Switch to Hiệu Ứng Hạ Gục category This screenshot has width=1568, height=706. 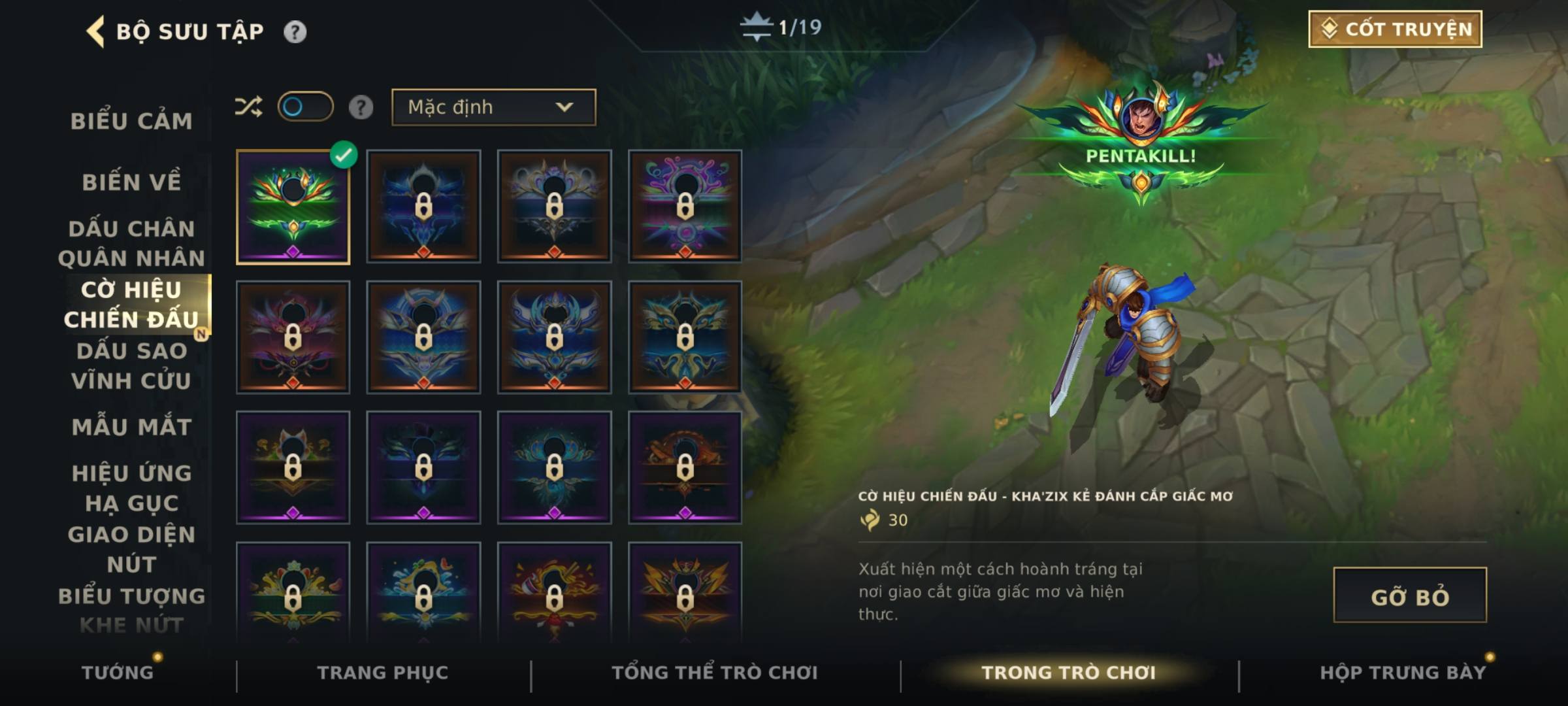132,488
